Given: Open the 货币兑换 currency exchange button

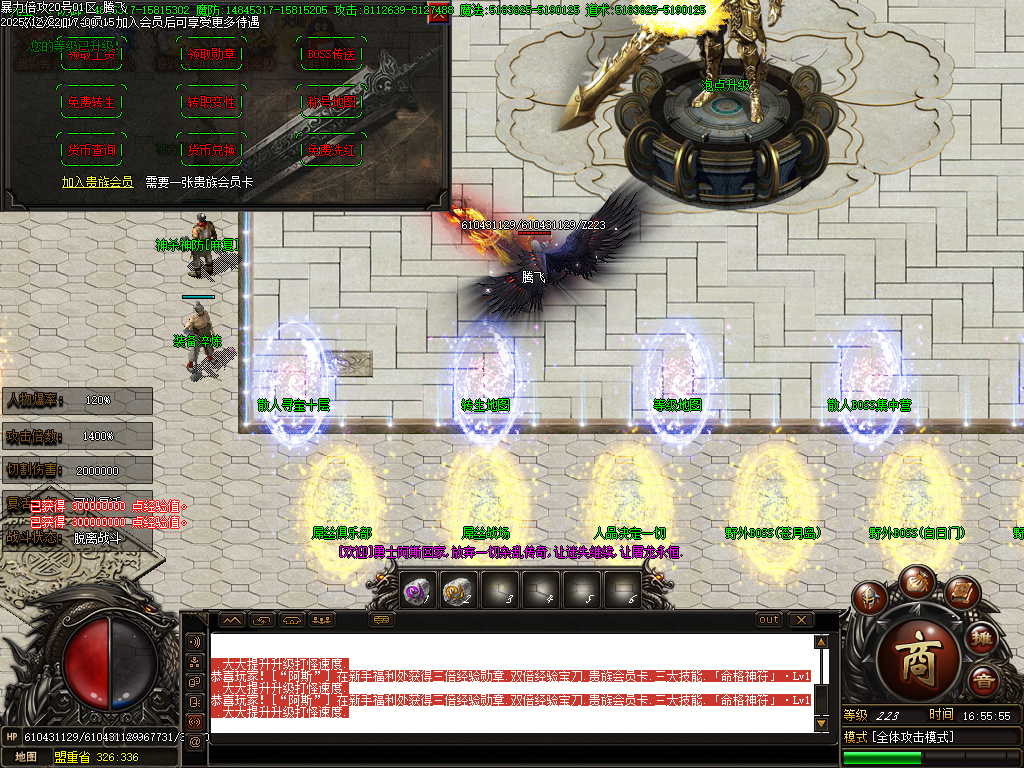Looking at the screenshot, I should (x=213, y=150).
